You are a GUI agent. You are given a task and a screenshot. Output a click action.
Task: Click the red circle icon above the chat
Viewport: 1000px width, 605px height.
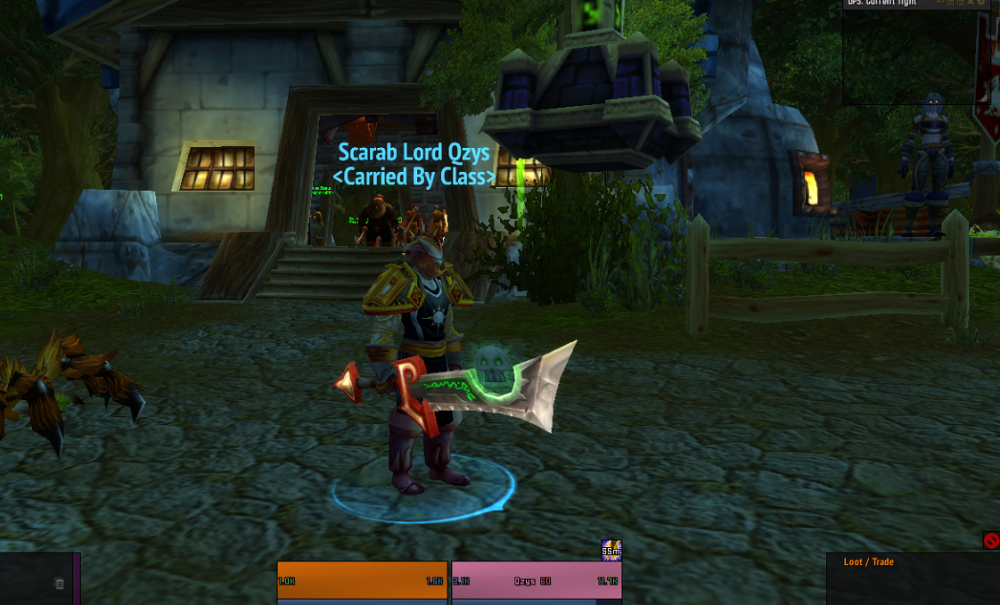tap(991, 541)
